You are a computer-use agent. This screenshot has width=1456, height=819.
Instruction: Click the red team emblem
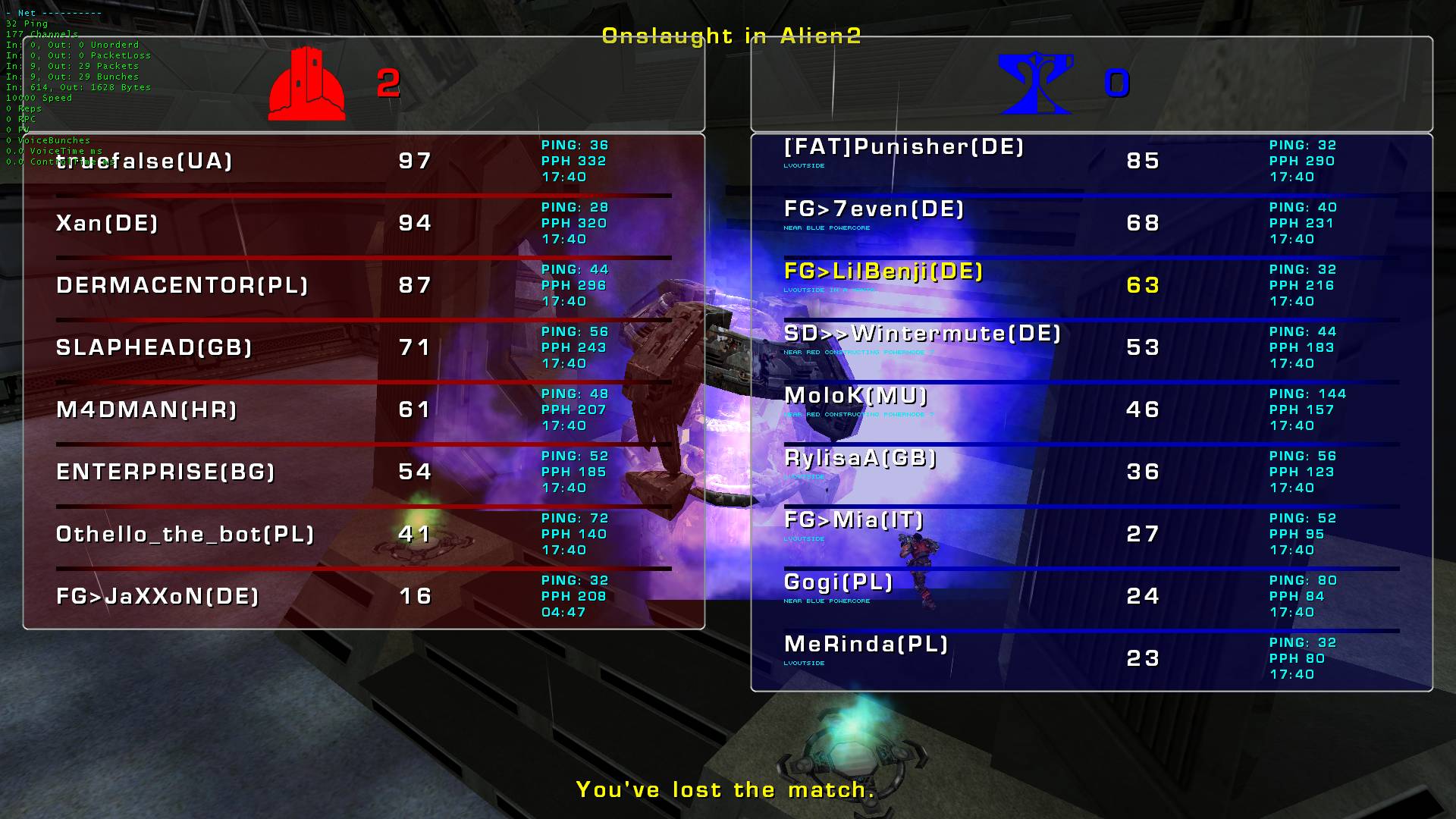[x=306, y=83]
